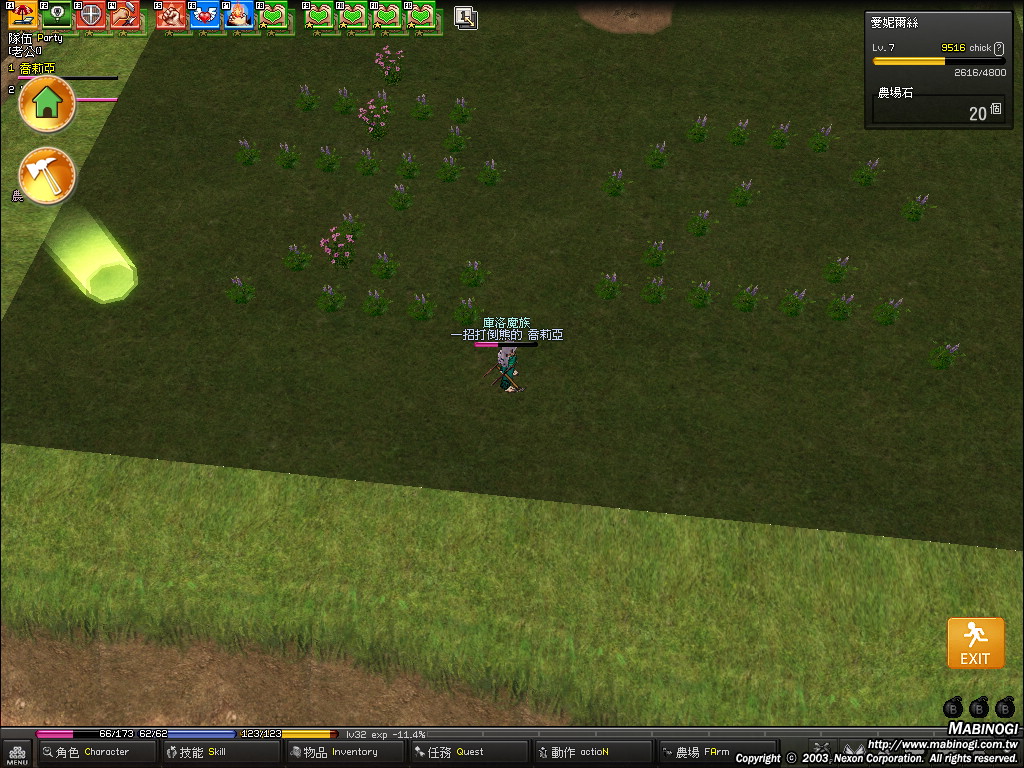Click the chick help question mark

[998, 48]
